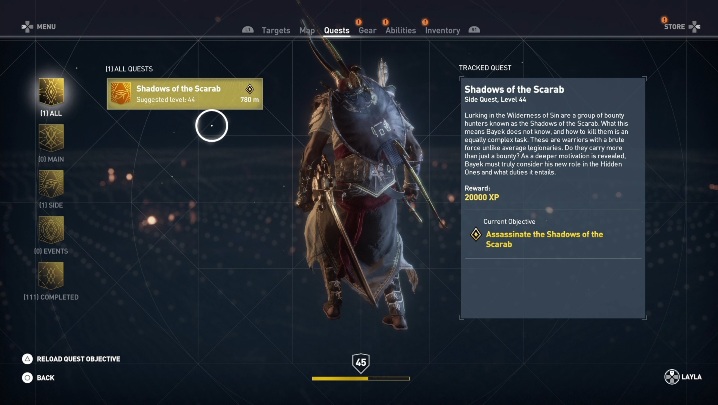Open the Targets tab
The height and width of the screenshot is (405, 718).
275,30
